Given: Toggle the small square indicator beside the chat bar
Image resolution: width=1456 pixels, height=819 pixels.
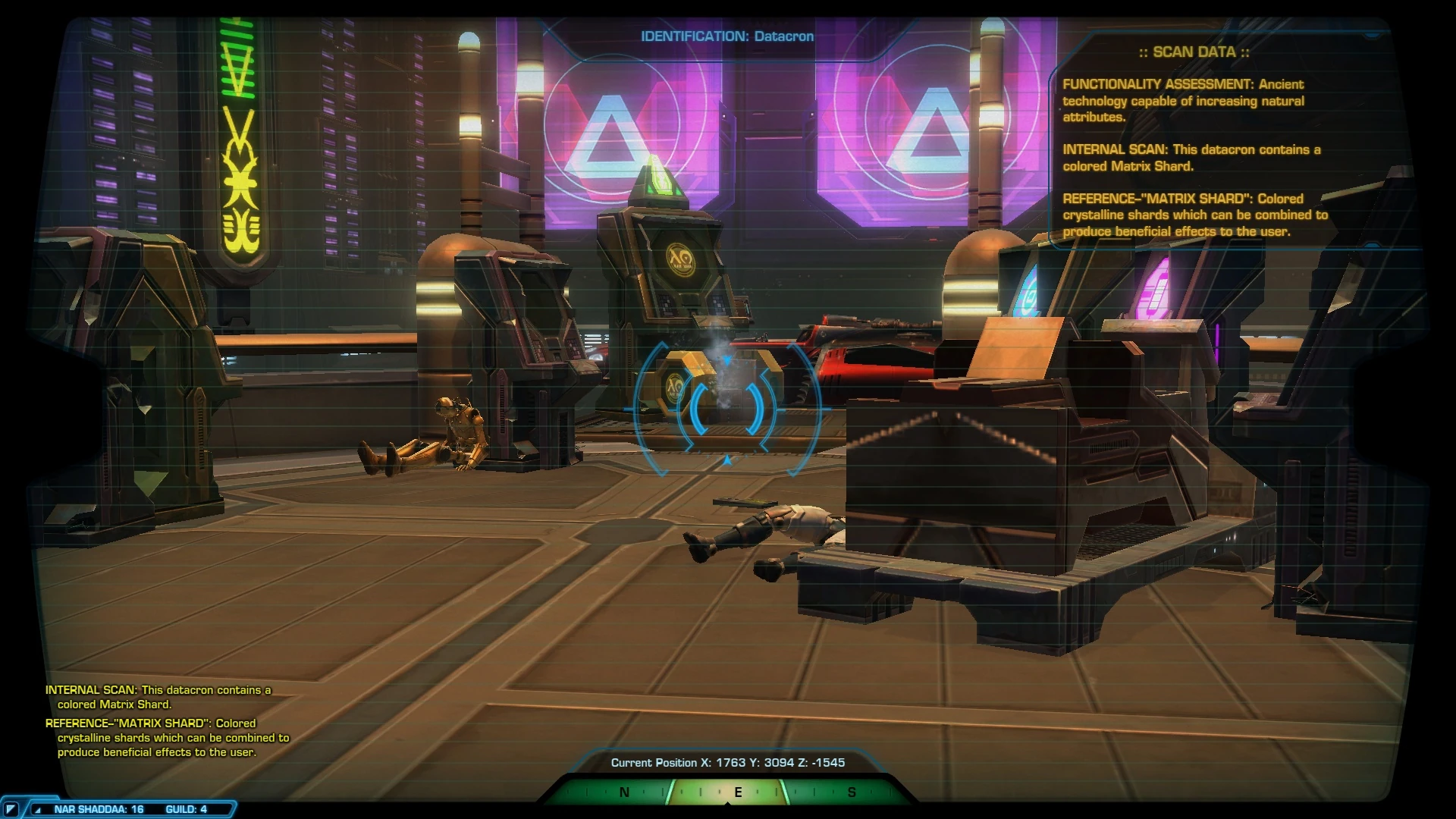Looking at the screenshot, I should [11, 811].
